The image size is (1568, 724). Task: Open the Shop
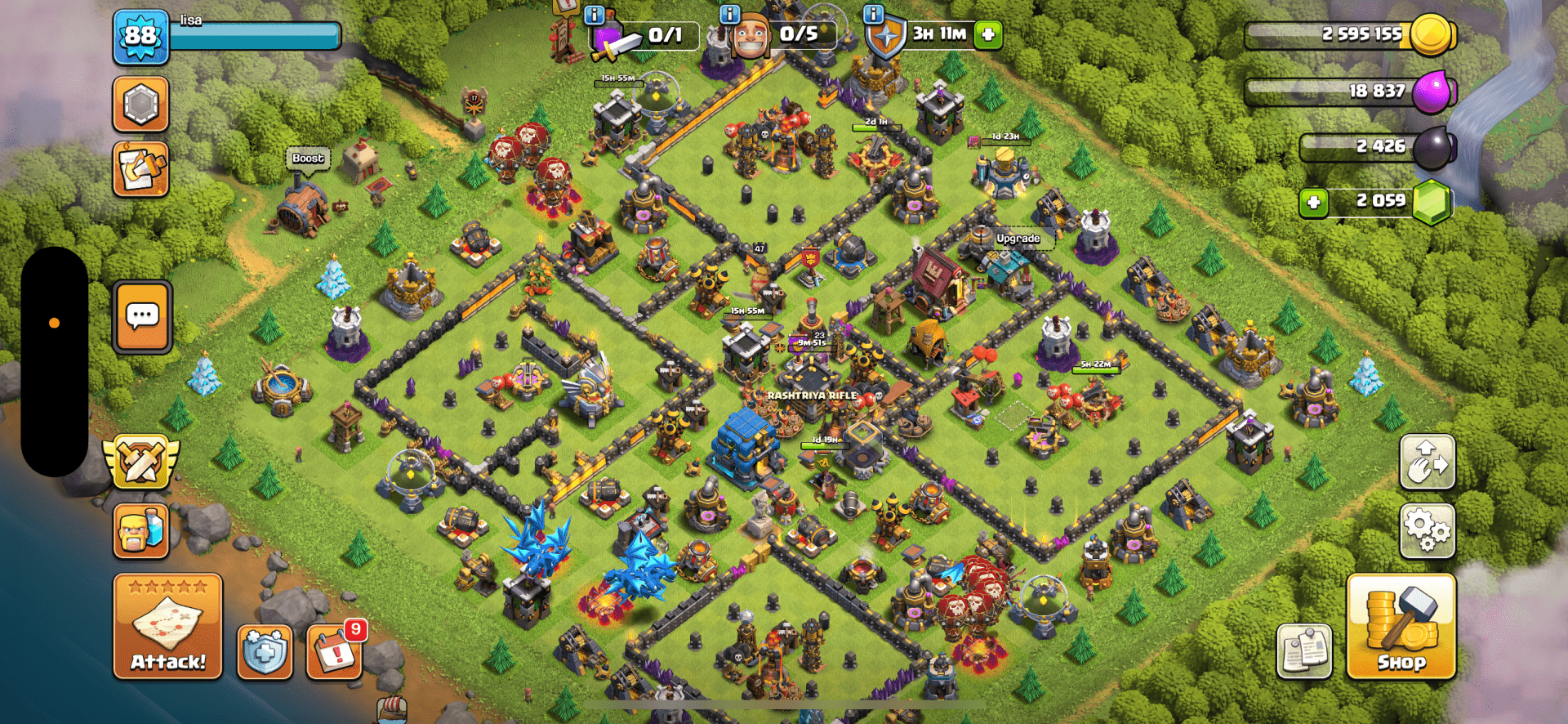tap(1401, 627)
